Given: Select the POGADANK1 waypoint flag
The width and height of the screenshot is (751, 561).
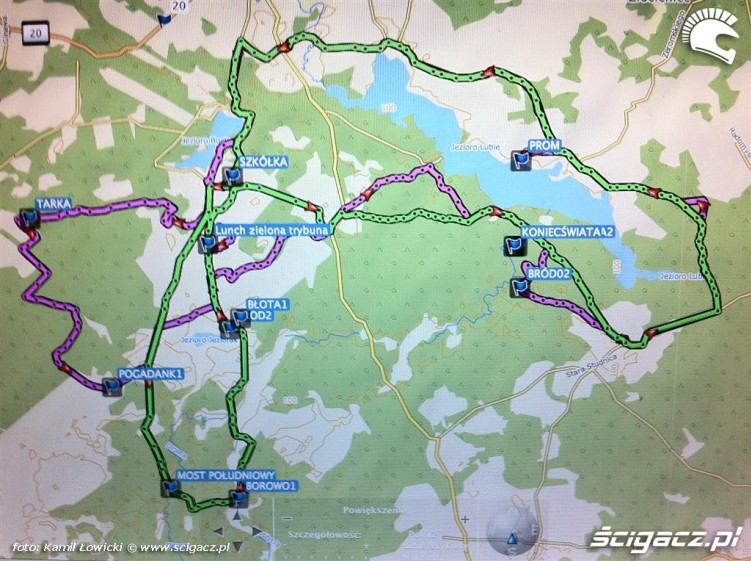Looking at the screenshot, I should (x=112, y=387).
